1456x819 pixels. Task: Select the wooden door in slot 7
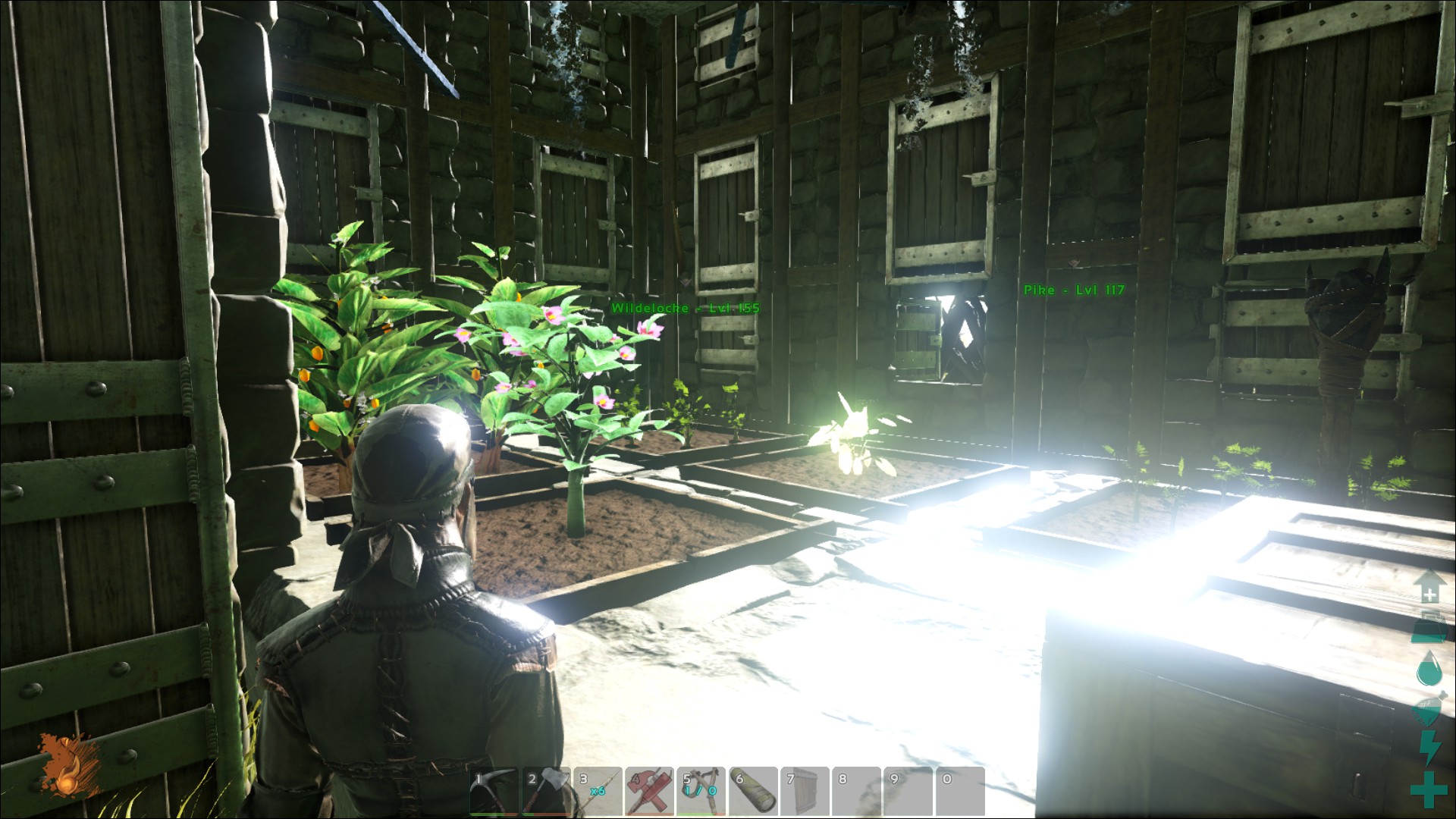pyautogui.click(x=805, y=792)
